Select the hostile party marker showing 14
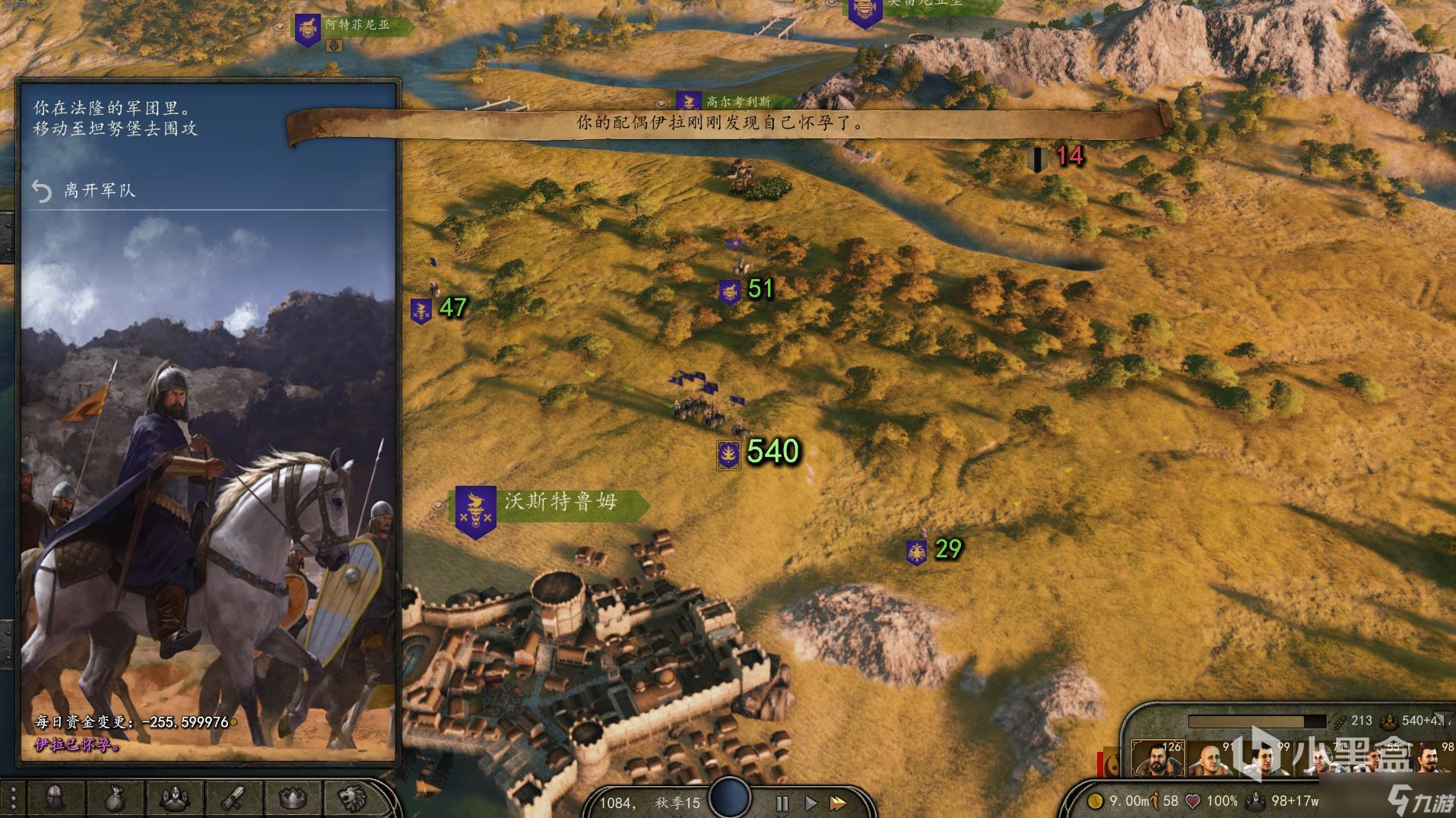Screen dimensions: 1456x818 tap(1037, 159)
